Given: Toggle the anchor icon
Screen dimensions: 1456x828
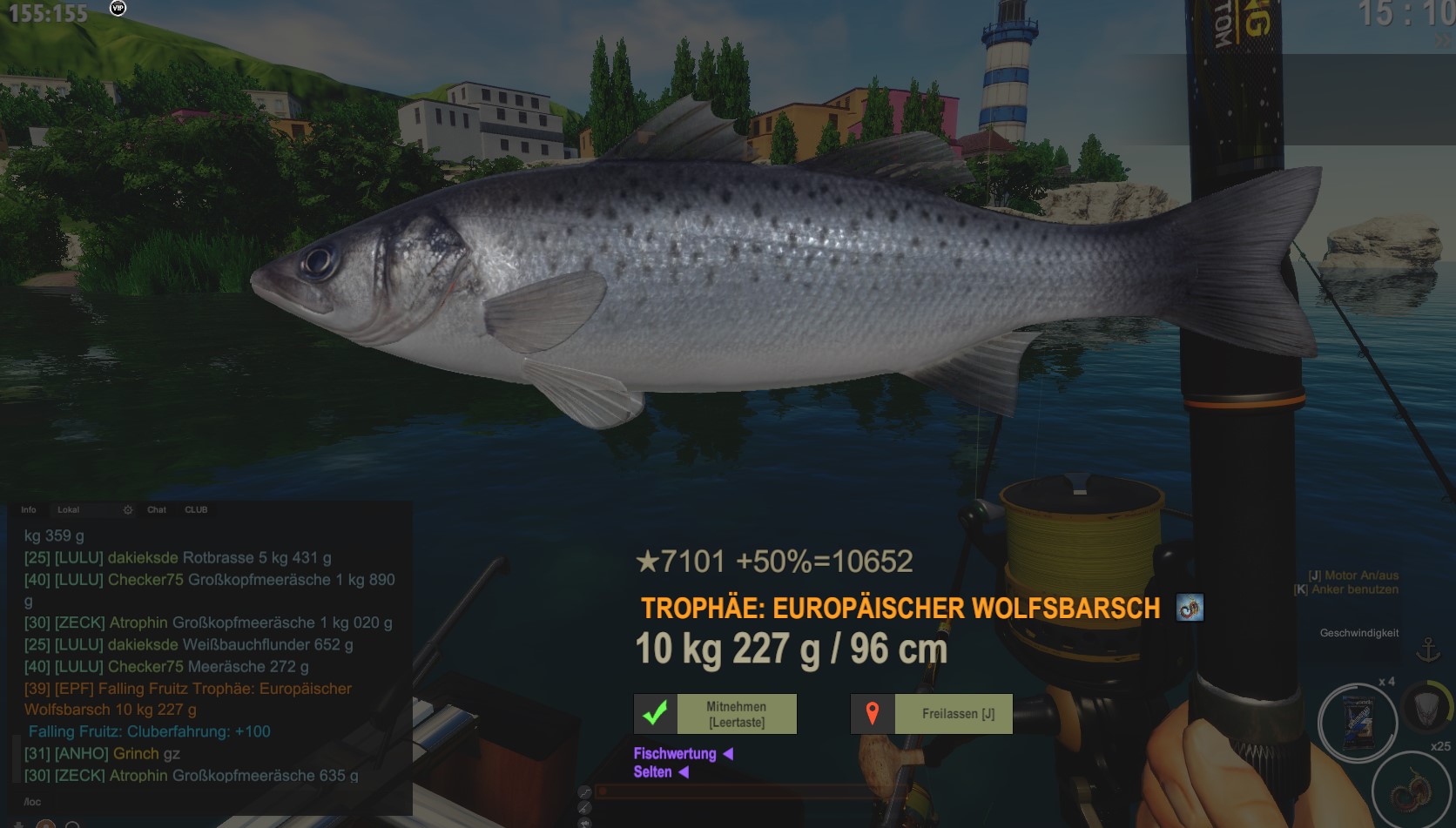Looking at the screenshot, I should [x=1428, y=650].
